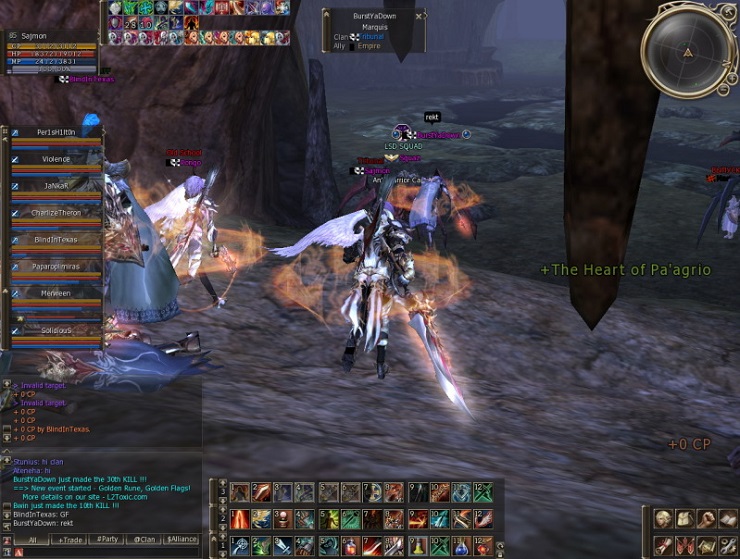Target party member BlindInTexas in party list
The image size is (740, 559).
[56, 240]
